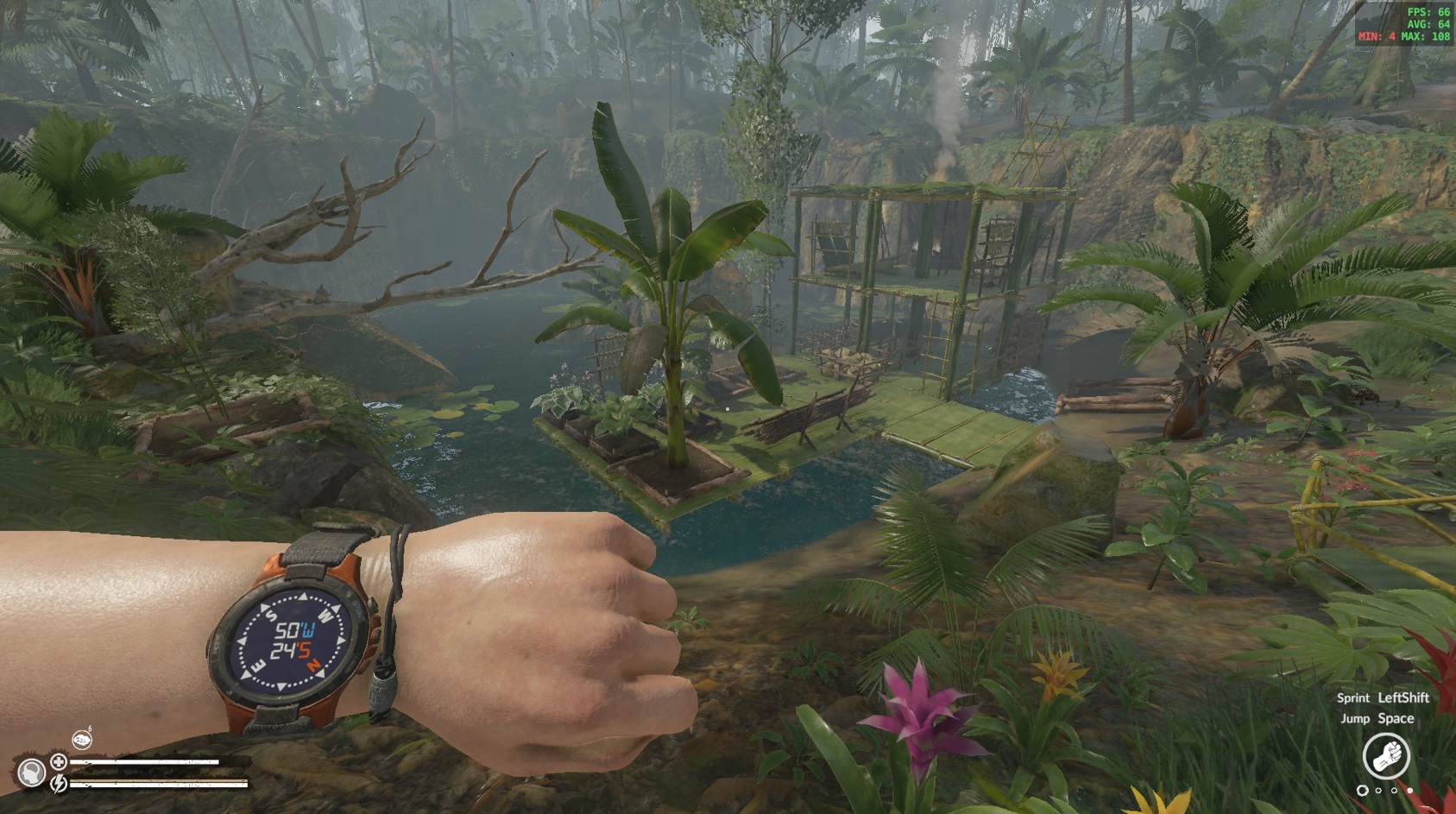Select the health cross icon
The width and height of the screenshot is (1456, 814).
point(59,761)
